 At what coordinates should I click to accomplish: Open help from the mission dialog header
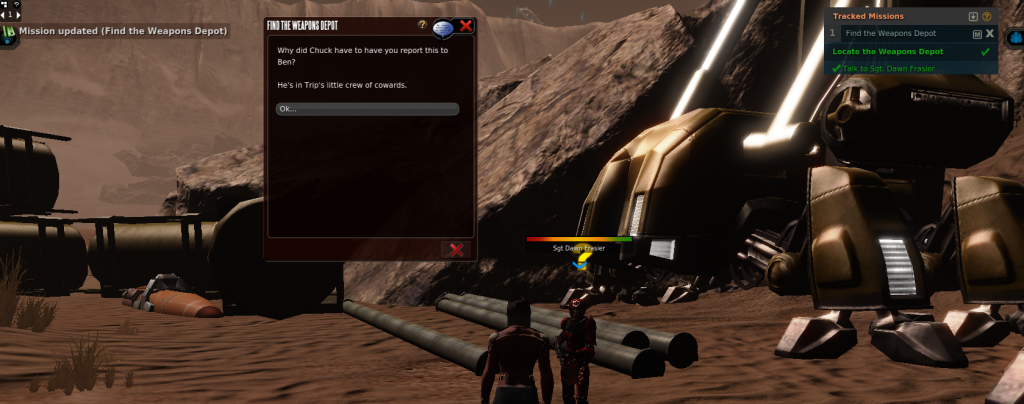[x=423, y=24]
